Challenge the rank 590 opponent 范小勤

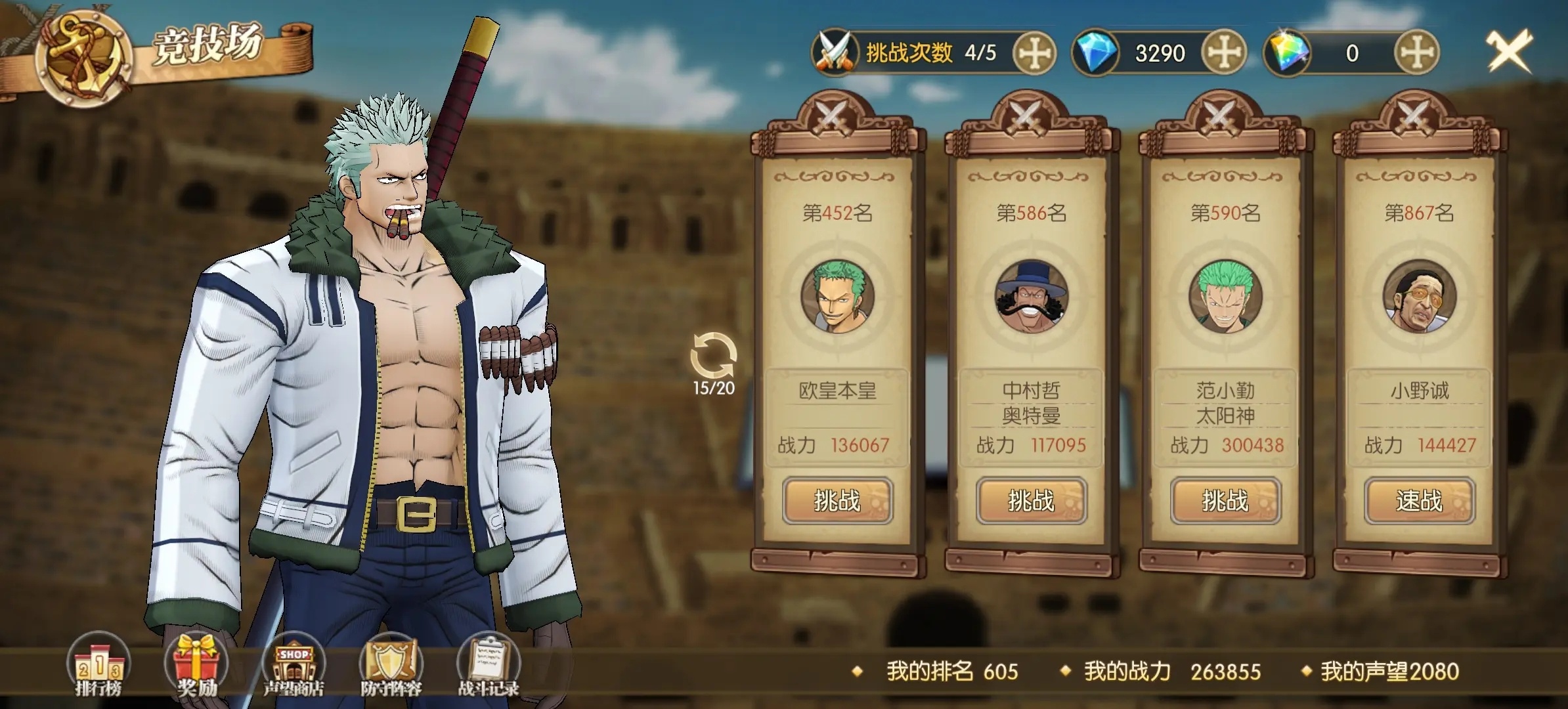coord(1225,501)
